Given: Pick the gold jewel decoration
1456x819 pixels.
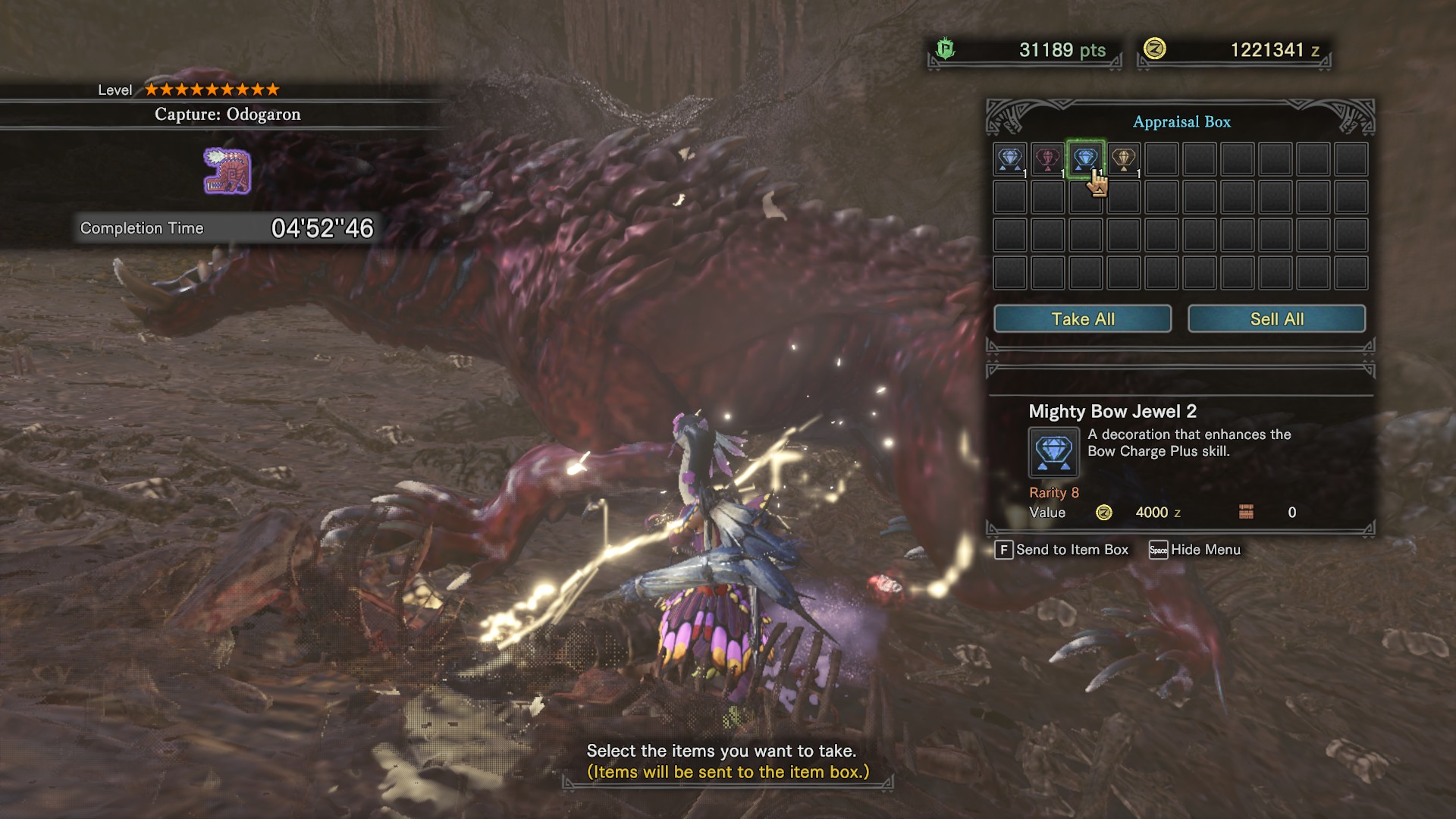Looking at the screenshot, I should click(1123, 159).
